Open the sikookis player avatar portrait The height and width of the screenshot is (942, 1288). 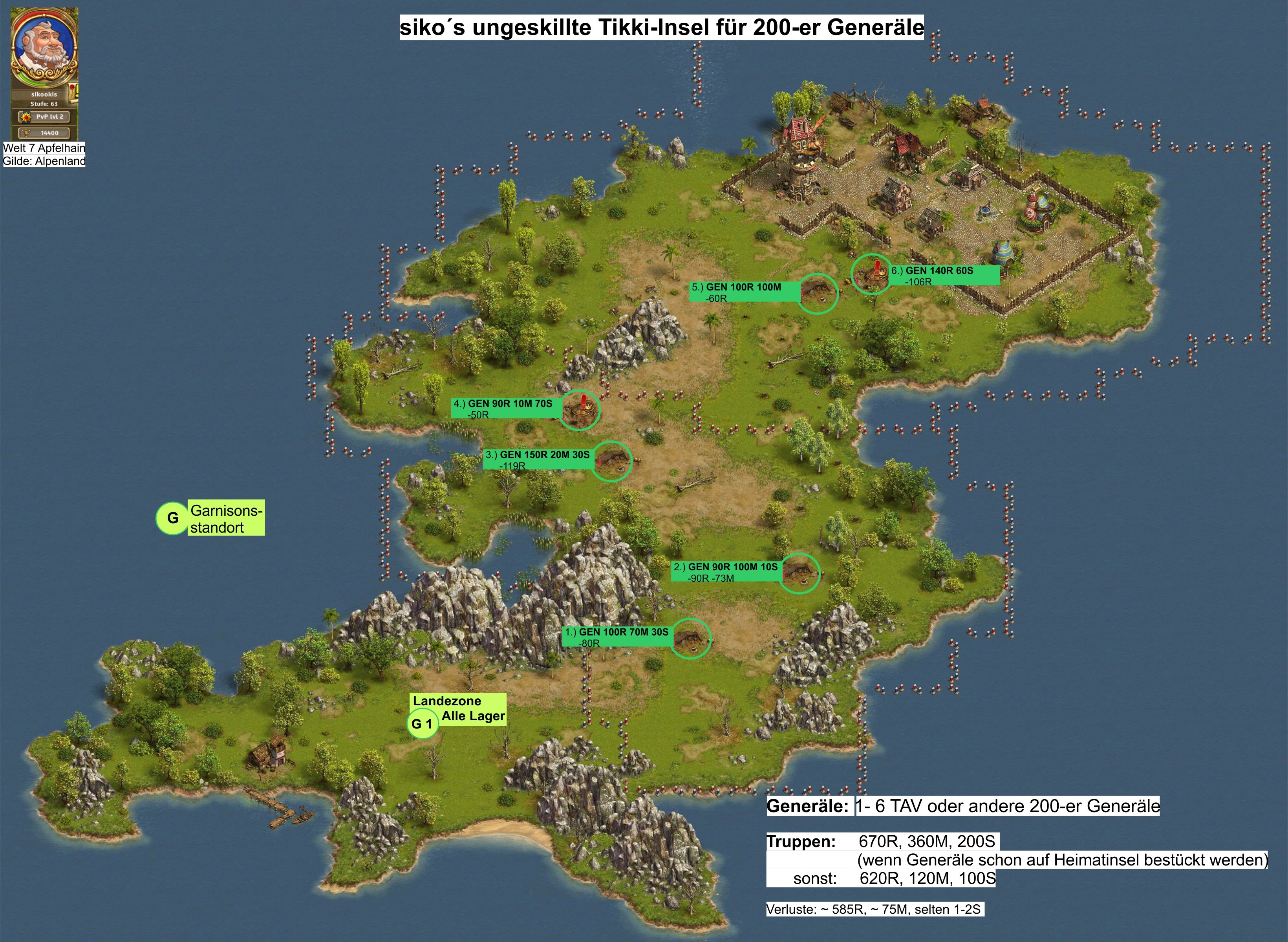(43, 45)
